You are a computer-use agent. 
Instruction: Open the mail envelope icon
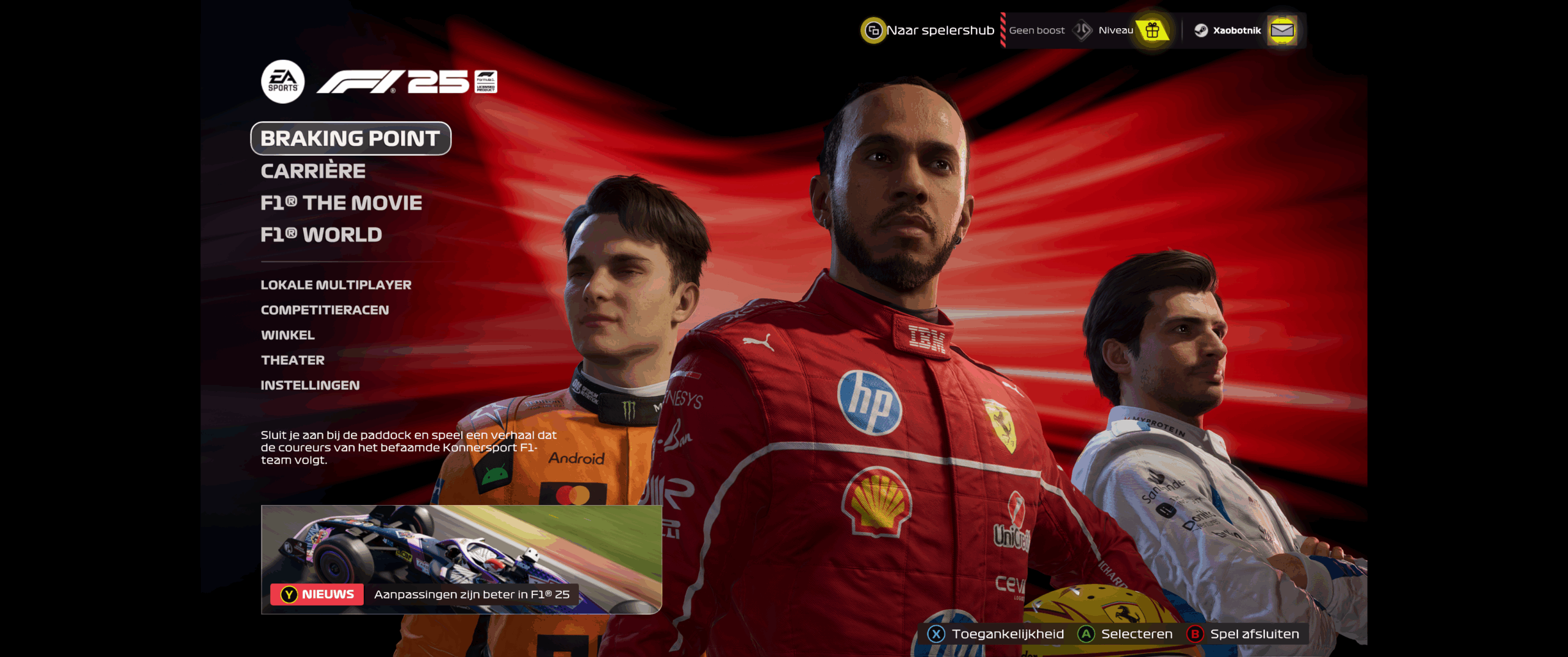tap(1284, 29)
